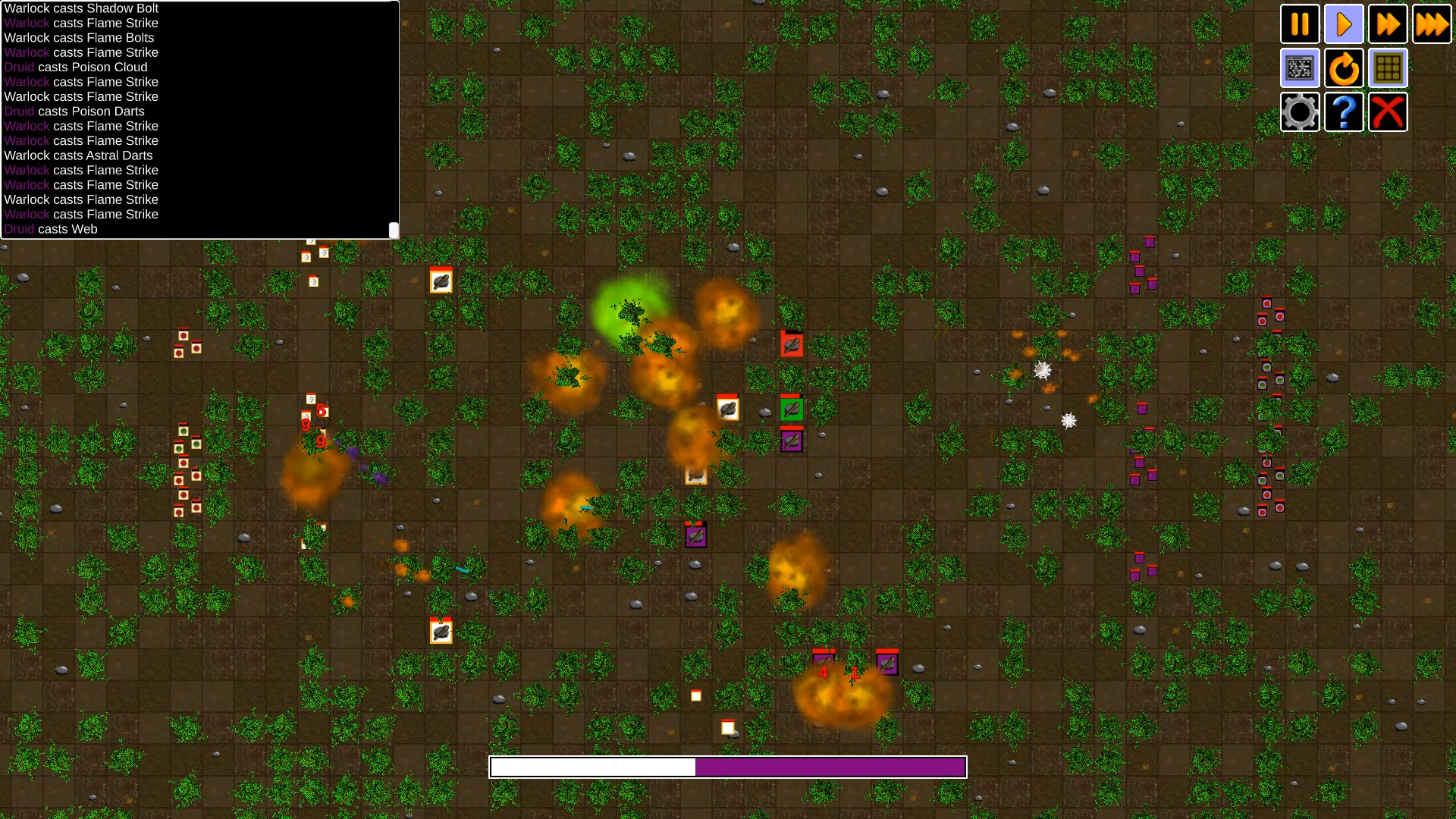Activate double-speed fast forward

(x=1388, y=24)
